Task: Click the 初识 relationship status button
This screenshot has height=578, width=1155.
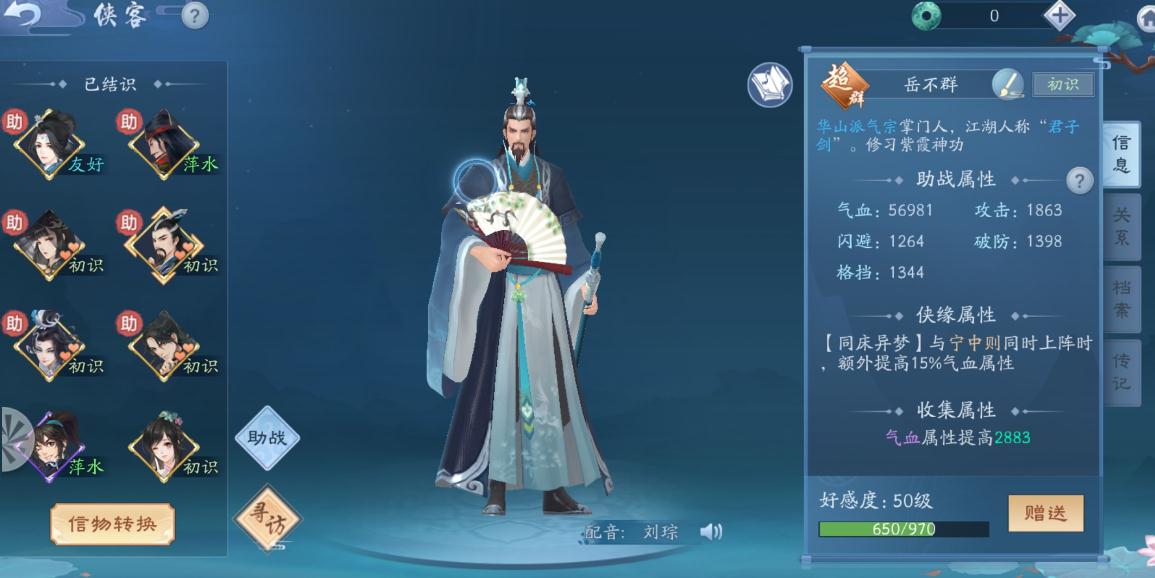Action: click(1062, 85)
